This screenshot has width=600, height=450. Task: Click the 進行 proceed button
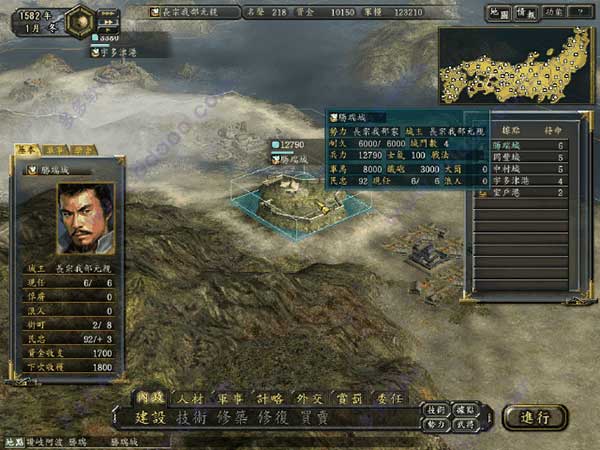534,416
